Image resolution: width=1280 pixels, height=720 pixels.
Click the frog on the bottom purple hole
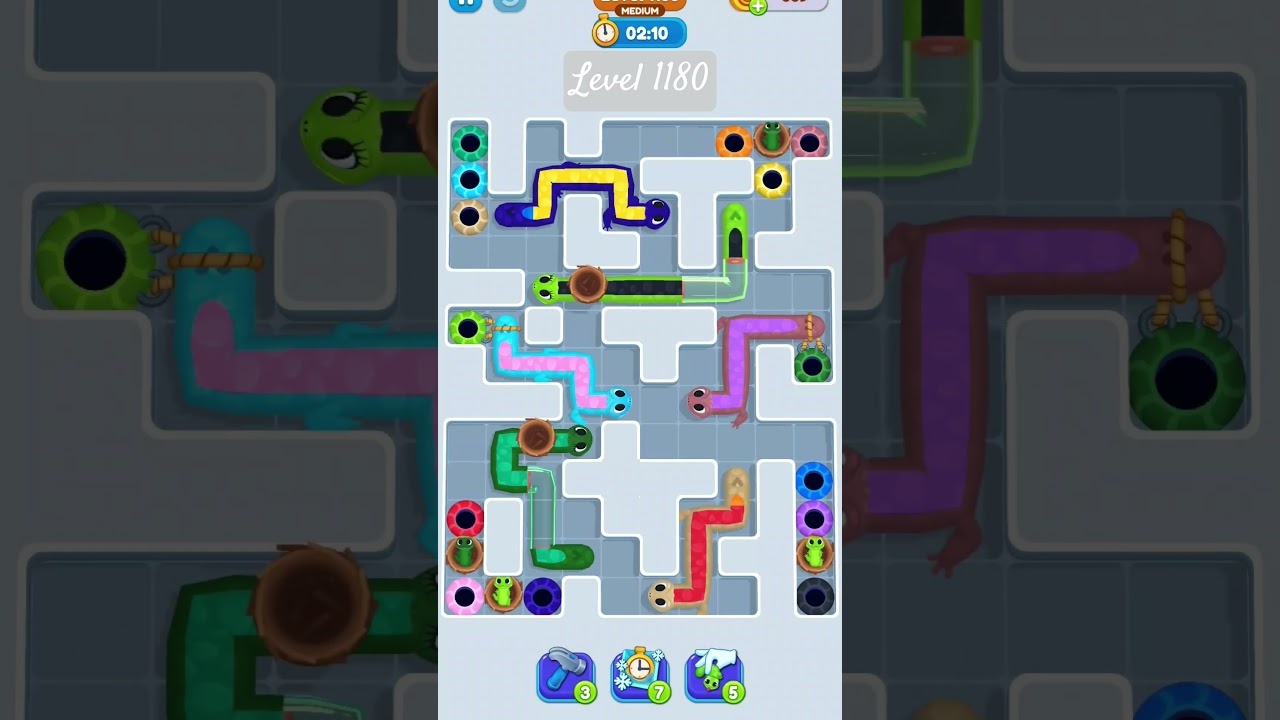click(x=503, y=590)
